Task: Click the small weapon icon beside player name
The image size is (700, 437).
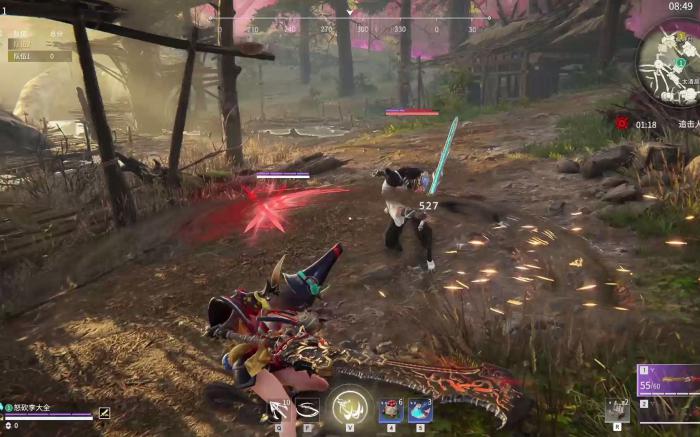Action: pos(104,412)
